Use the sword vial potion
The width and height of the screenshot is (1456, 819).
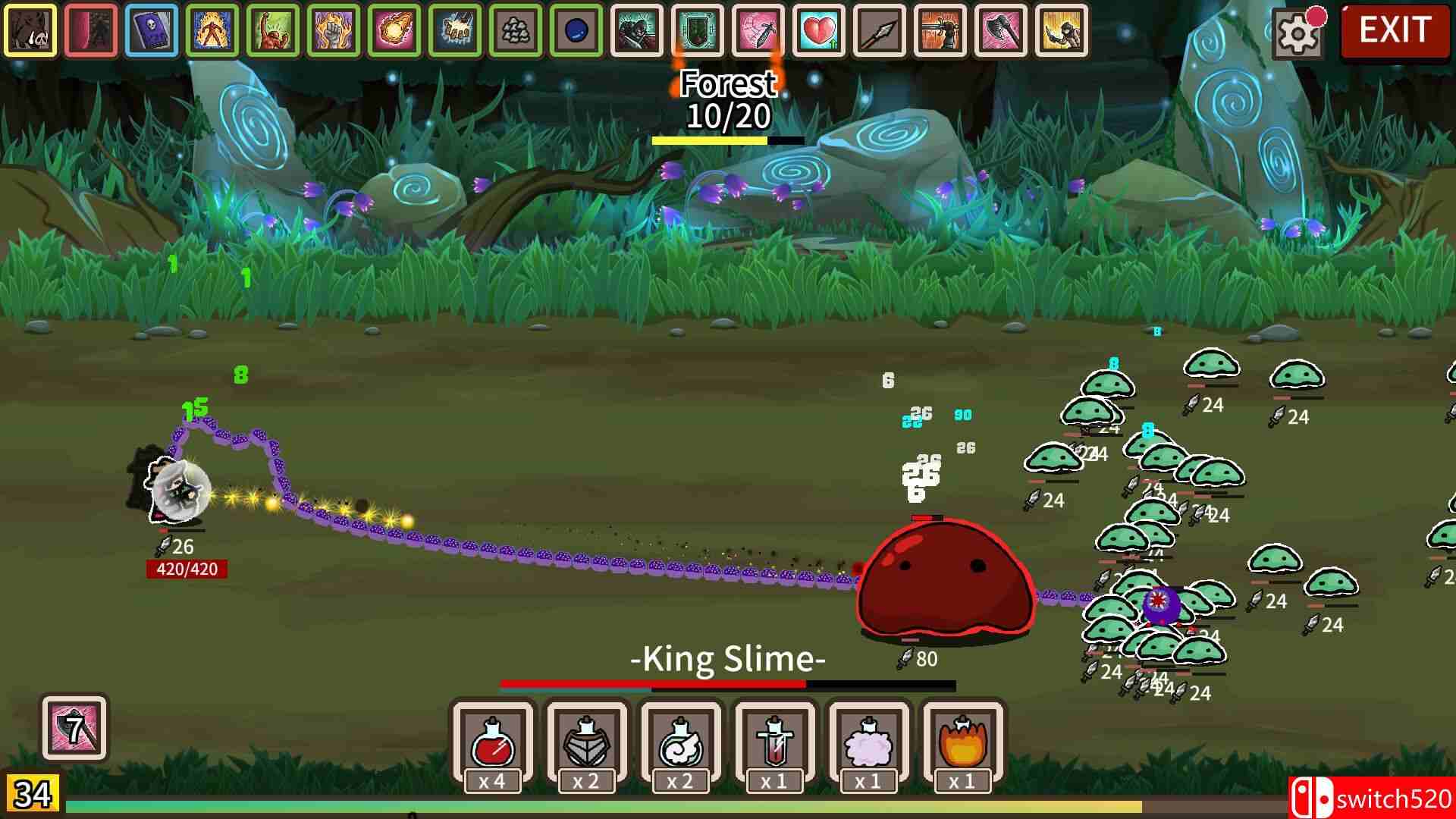[774, 743]
